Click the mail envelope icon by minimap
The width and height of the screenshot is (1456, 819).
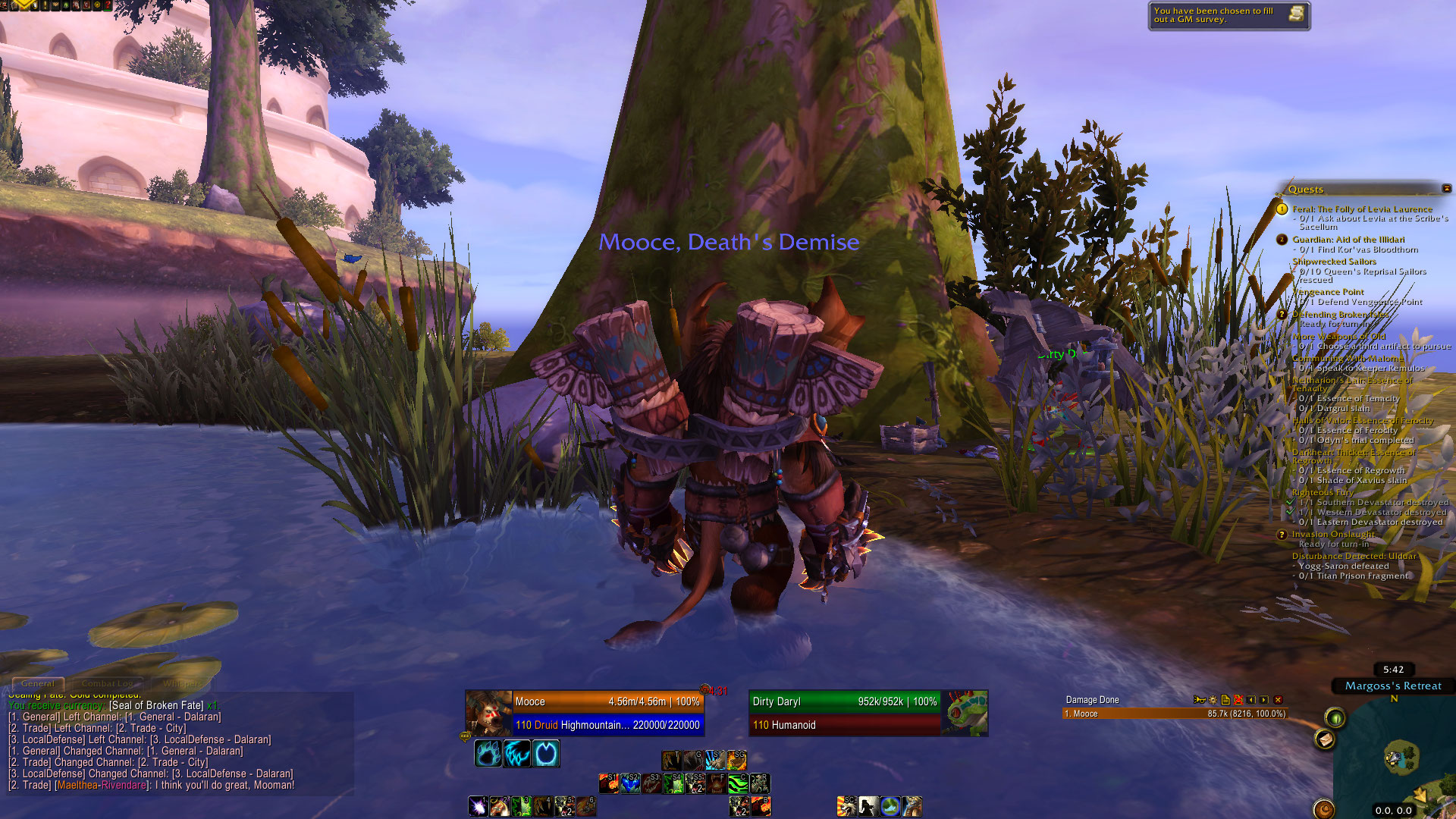(x=1325, y=739)
